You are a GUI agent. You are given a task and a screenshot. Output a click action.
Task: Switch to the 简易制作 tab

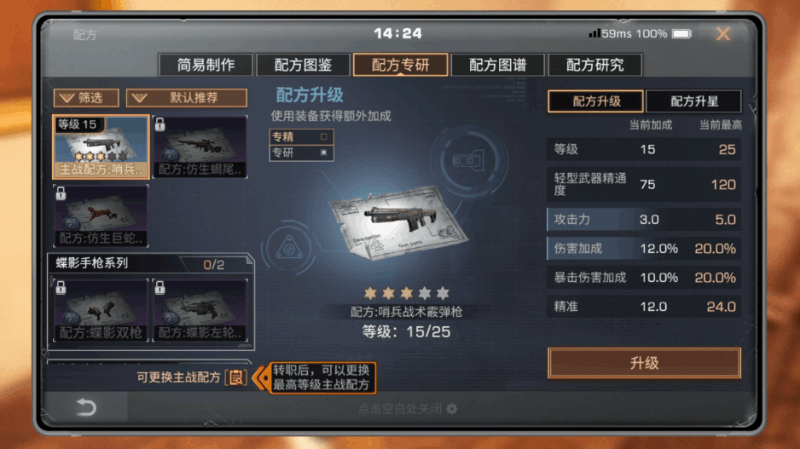pos(206,66)
